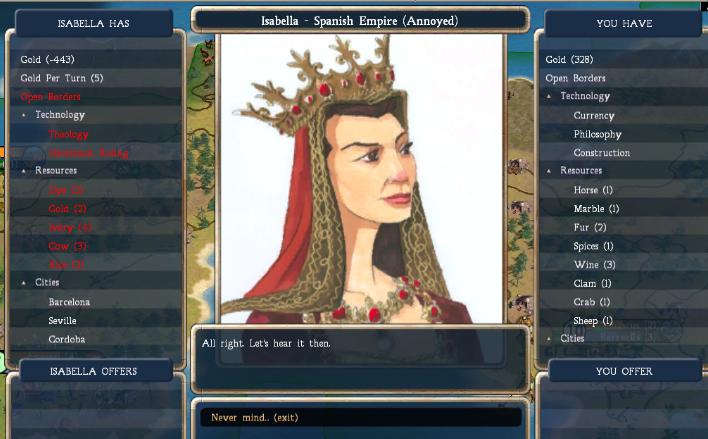The height and width of the screenshot is (439, 708).
Task: Request the city of Seville
Action: pyautogui.click(x=62, y=321)
